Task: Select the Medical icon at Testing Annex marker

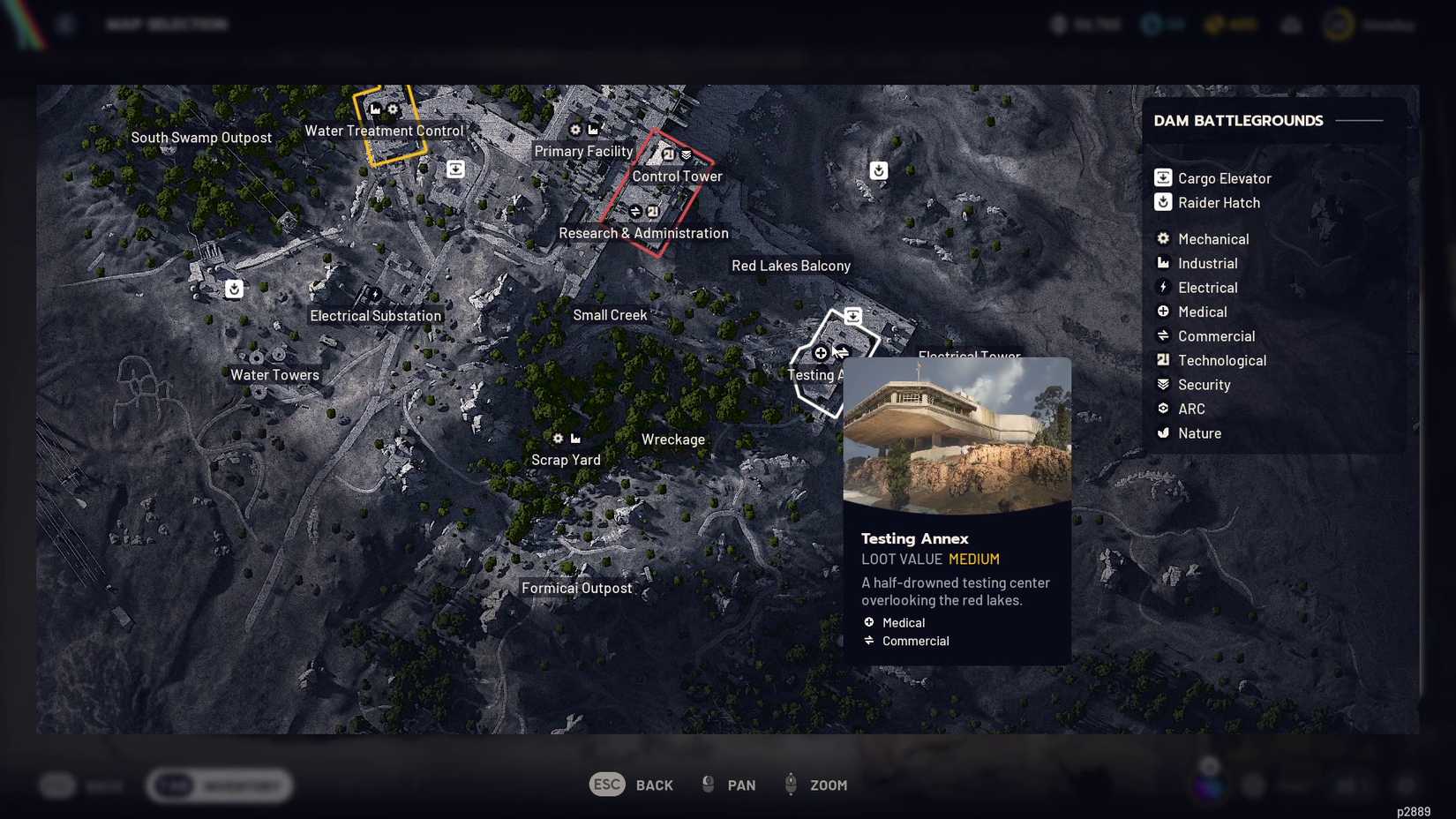Action: [x=820, y=353]
